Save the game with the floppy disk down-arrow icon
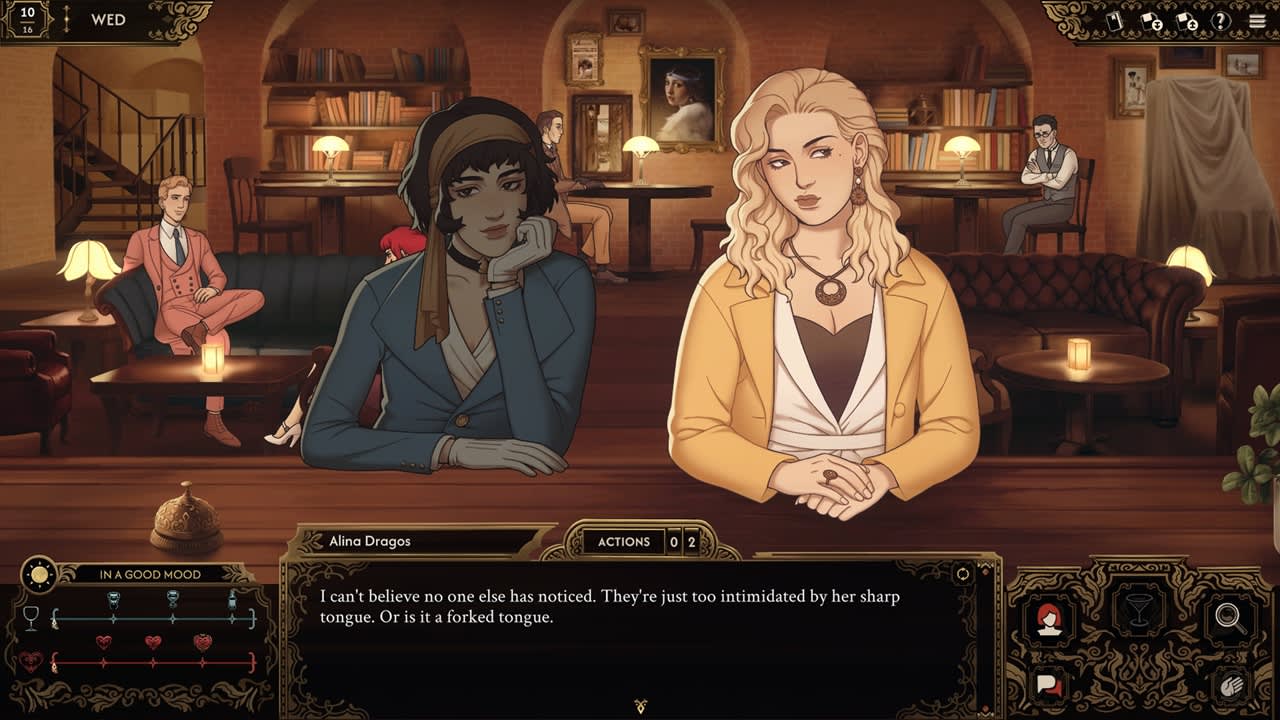 tap(1151, 21)
